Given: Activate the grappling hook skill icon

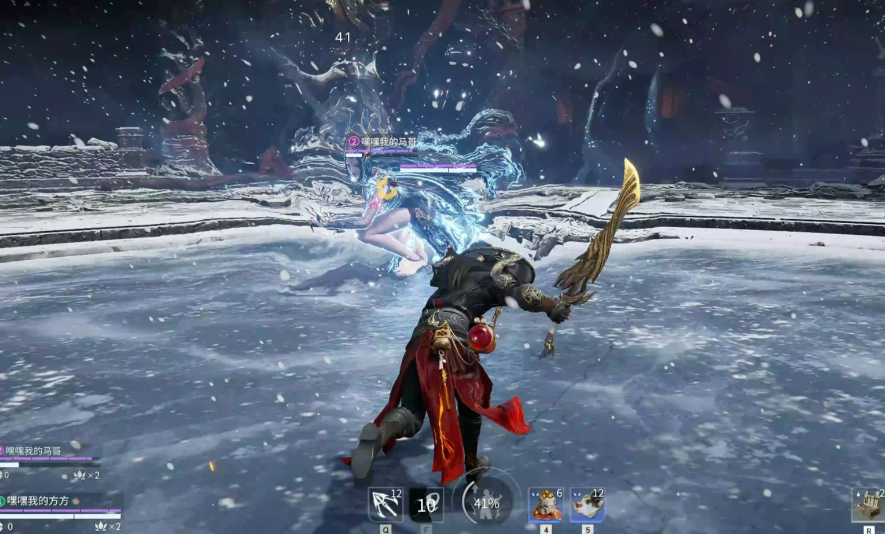Looking at the screenshot, I should [x=385, y=504].
